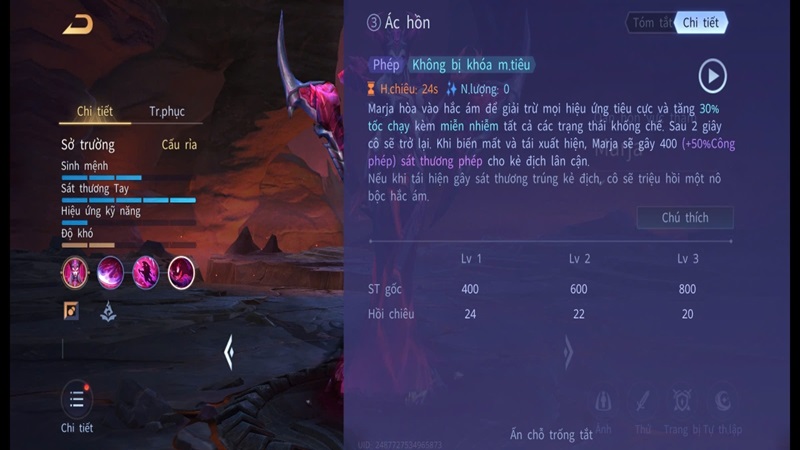This screenshot has height=450, width=800.
Task: Go back using the top-left arrow
Action: coord(77,25)
